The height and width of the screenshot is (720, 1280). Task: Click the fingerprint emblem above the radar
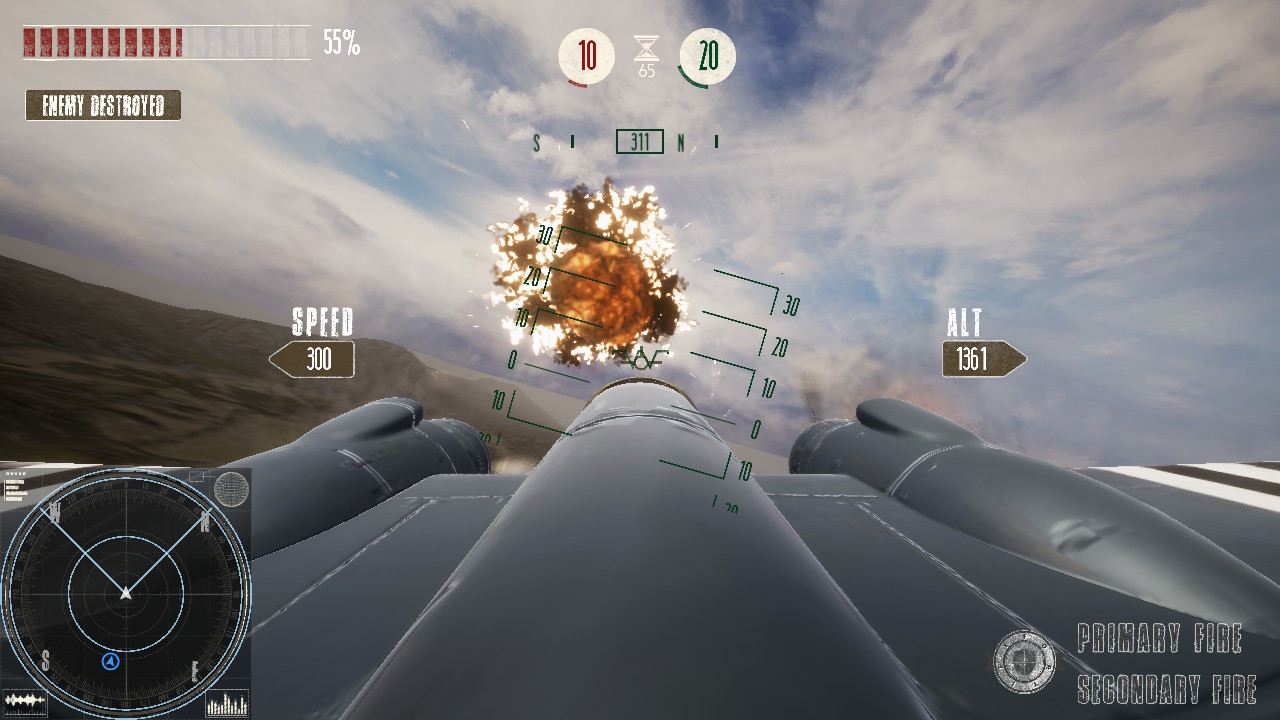point(229,490)
